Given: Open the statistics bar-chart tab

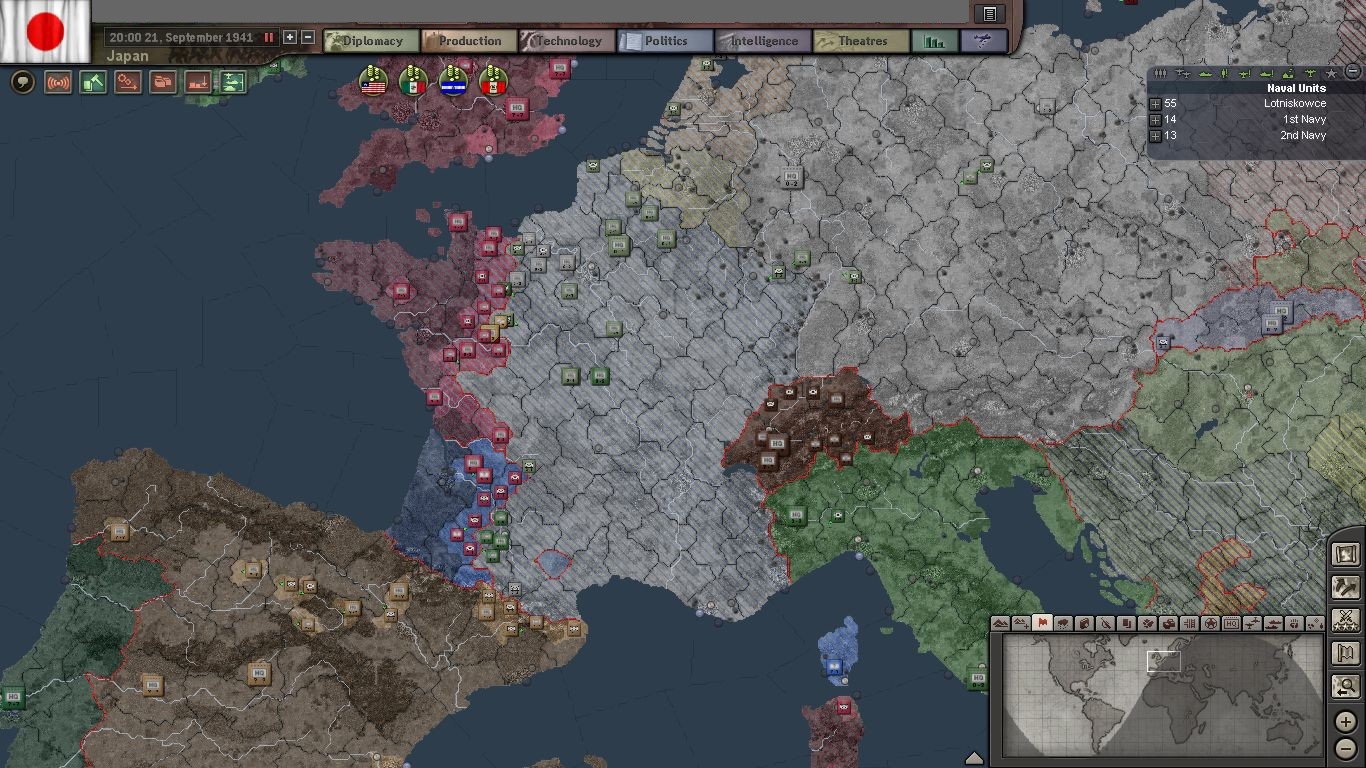Looking at the screenshot, I should [935, 41].
